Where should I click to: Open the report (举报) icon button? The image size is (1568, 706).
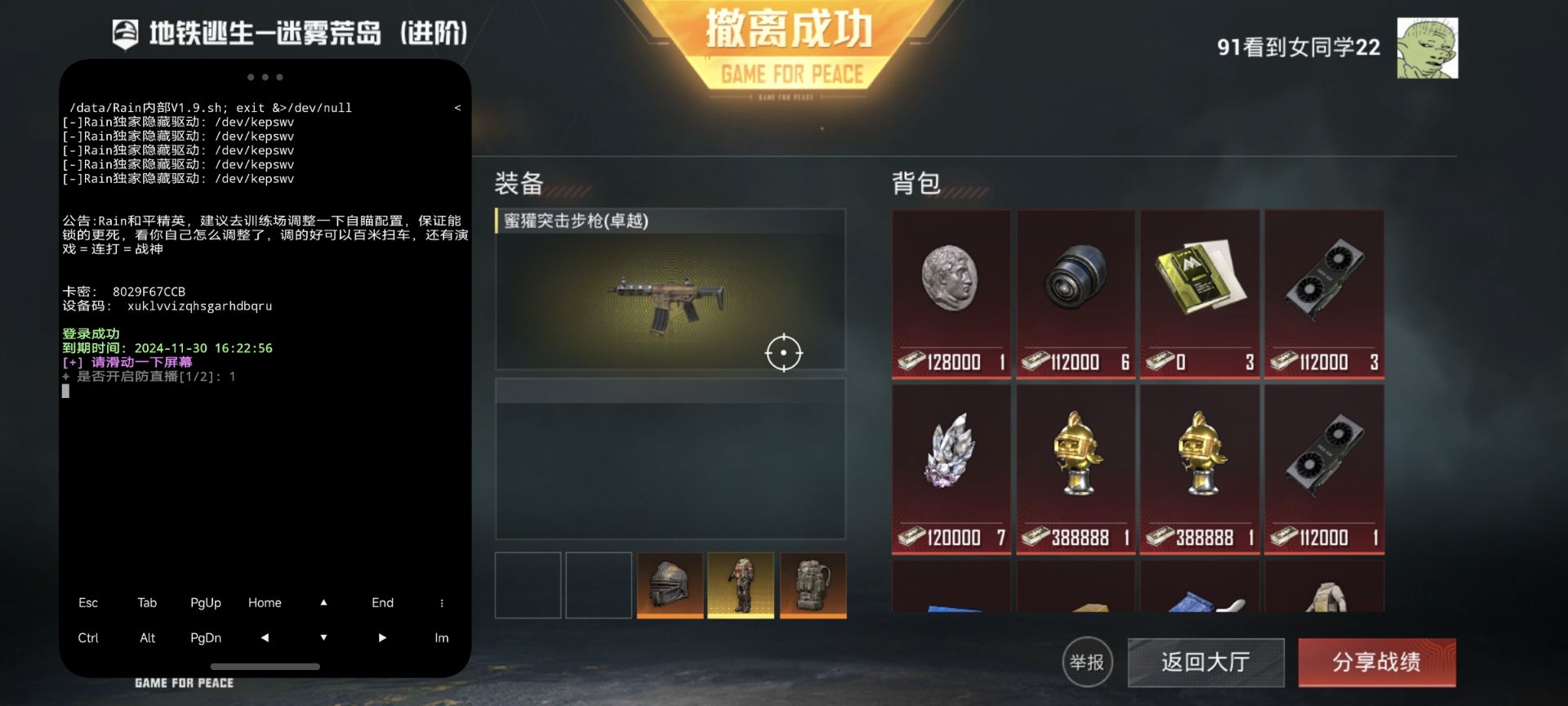[1089, 663]
